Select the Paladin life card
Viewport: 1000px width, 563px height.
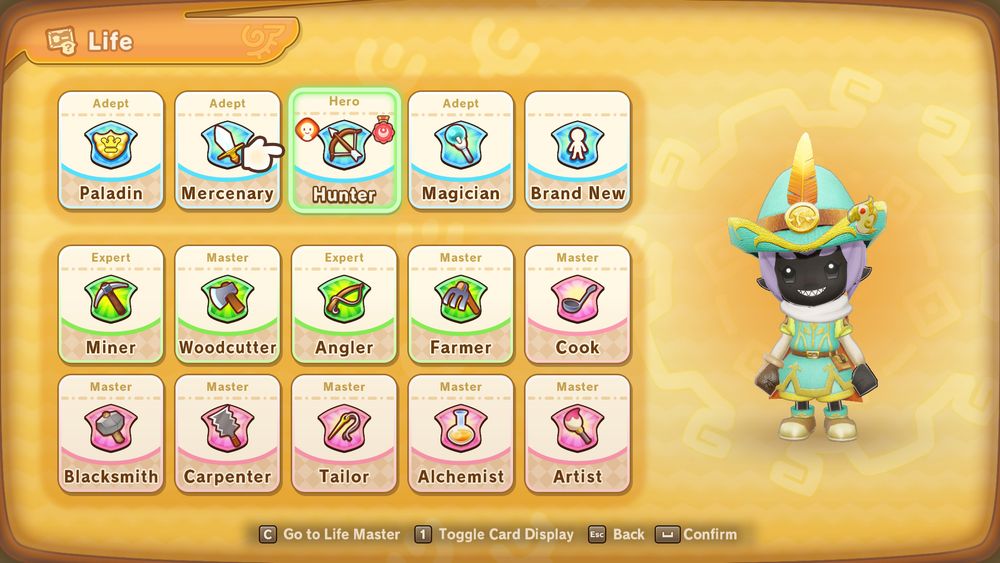pyautogui.click(x=111, y=150)
